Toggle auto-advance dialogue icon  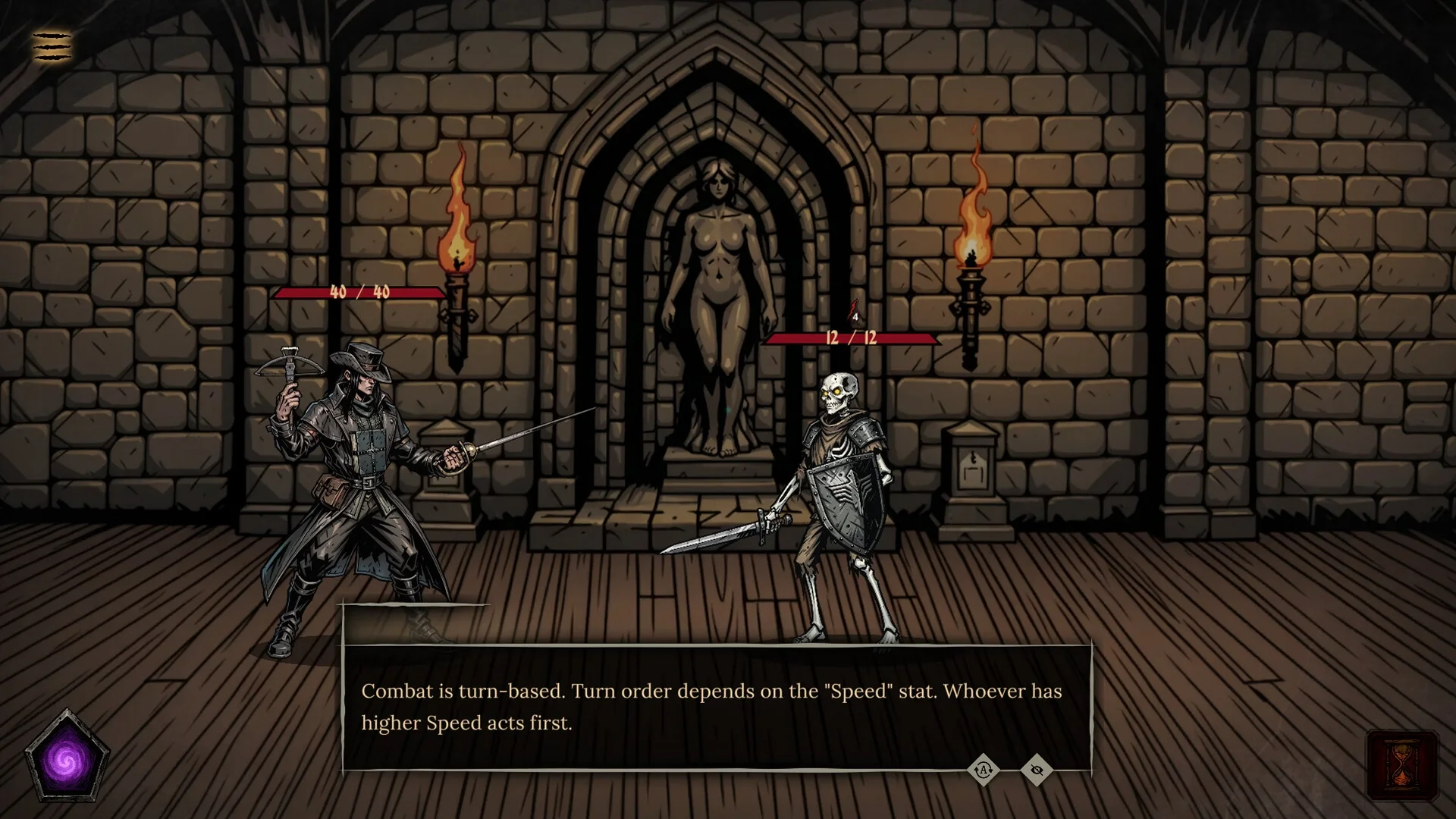click(984, 770)
